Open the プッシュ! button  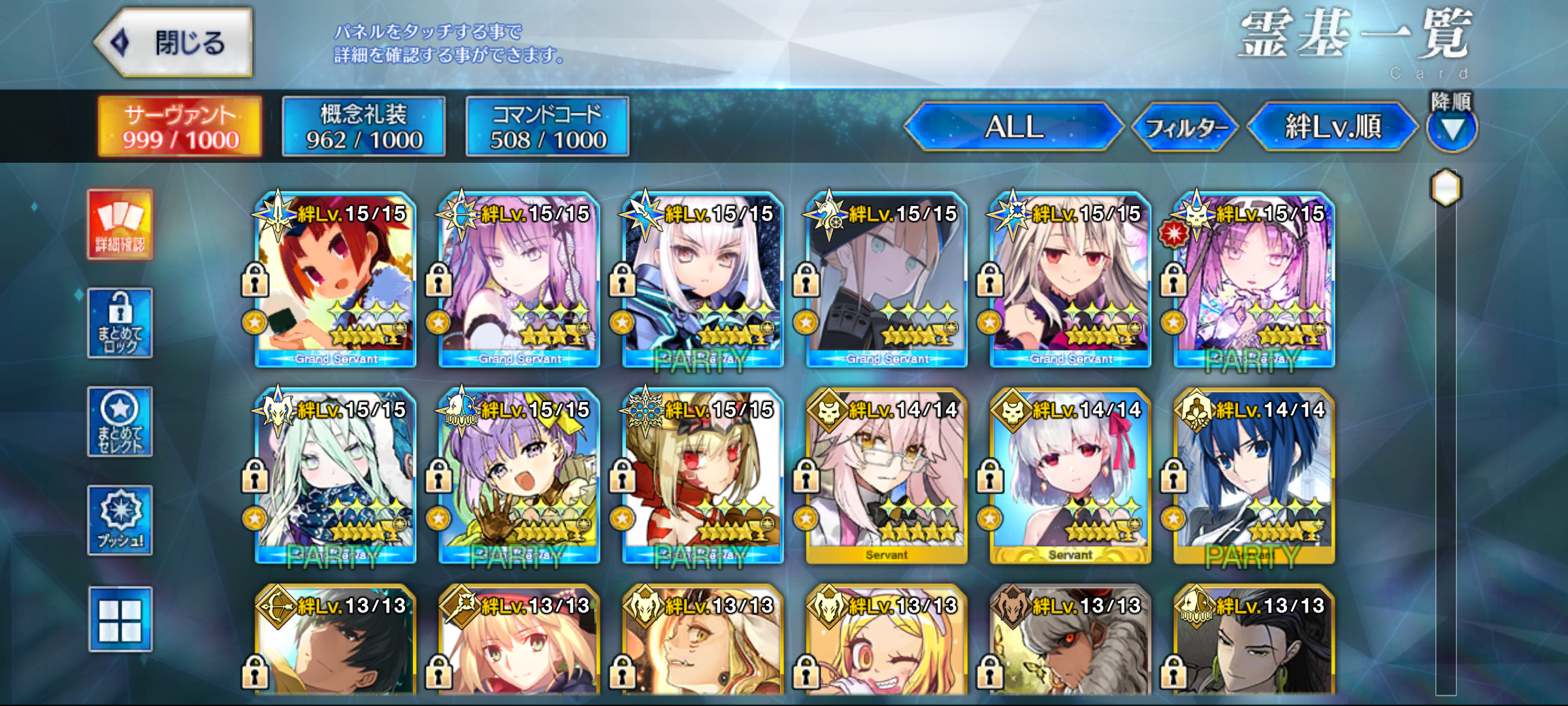[x=120, y=520]
